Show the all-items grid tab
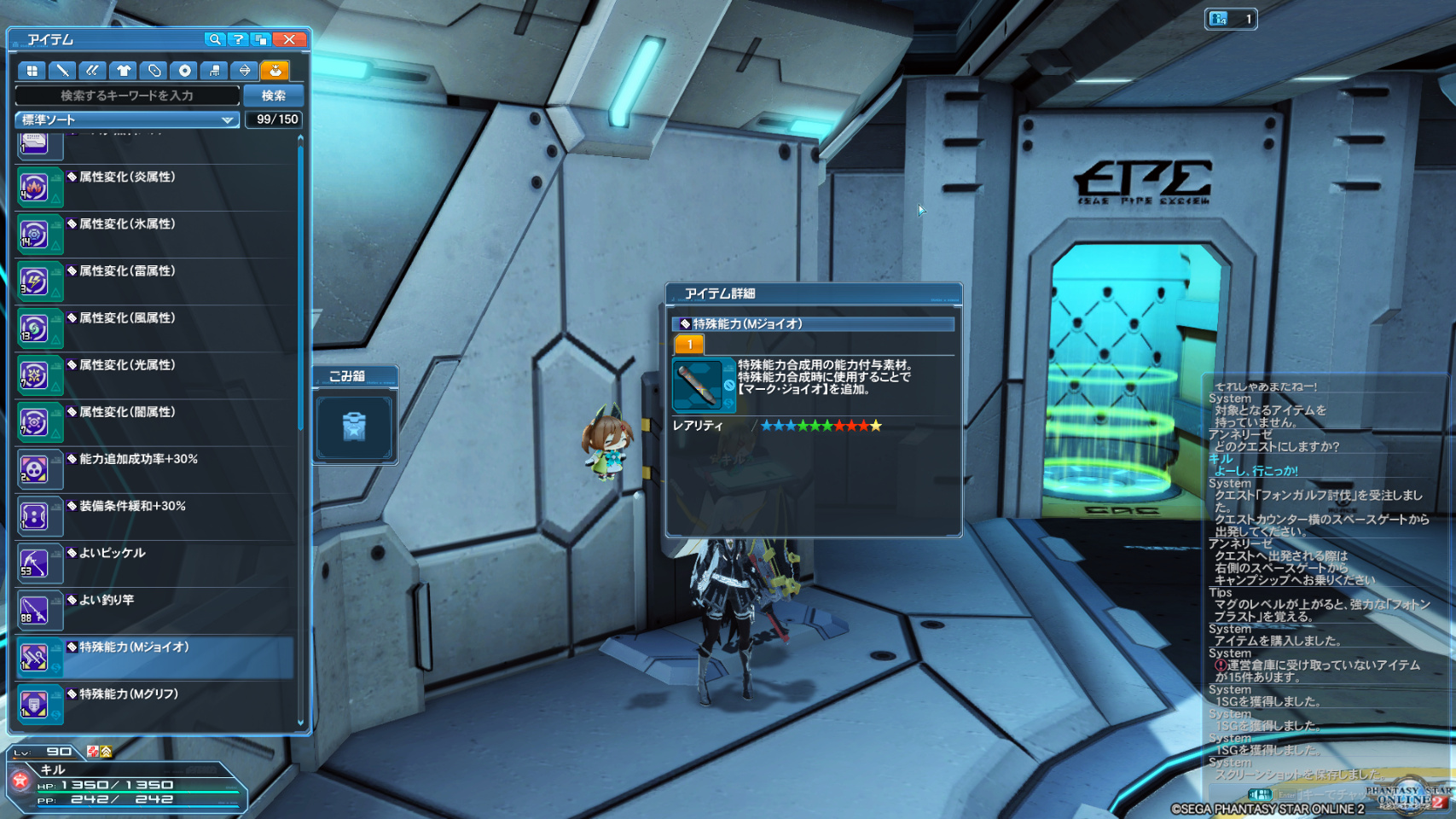 coord(32,71)
